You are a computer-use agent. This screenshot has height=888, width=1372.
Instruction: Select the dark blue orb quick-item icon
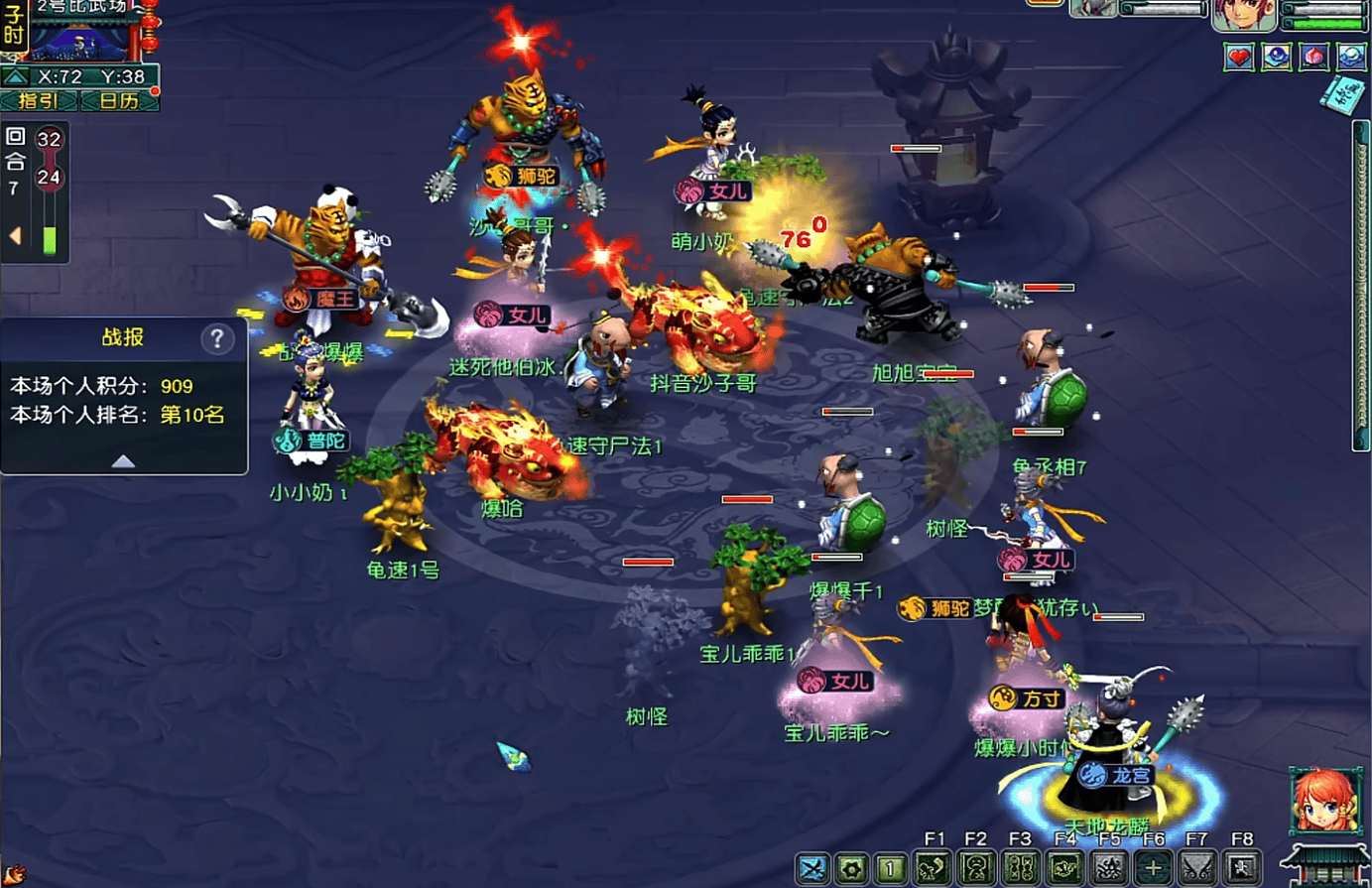(x=1277, y=58)
